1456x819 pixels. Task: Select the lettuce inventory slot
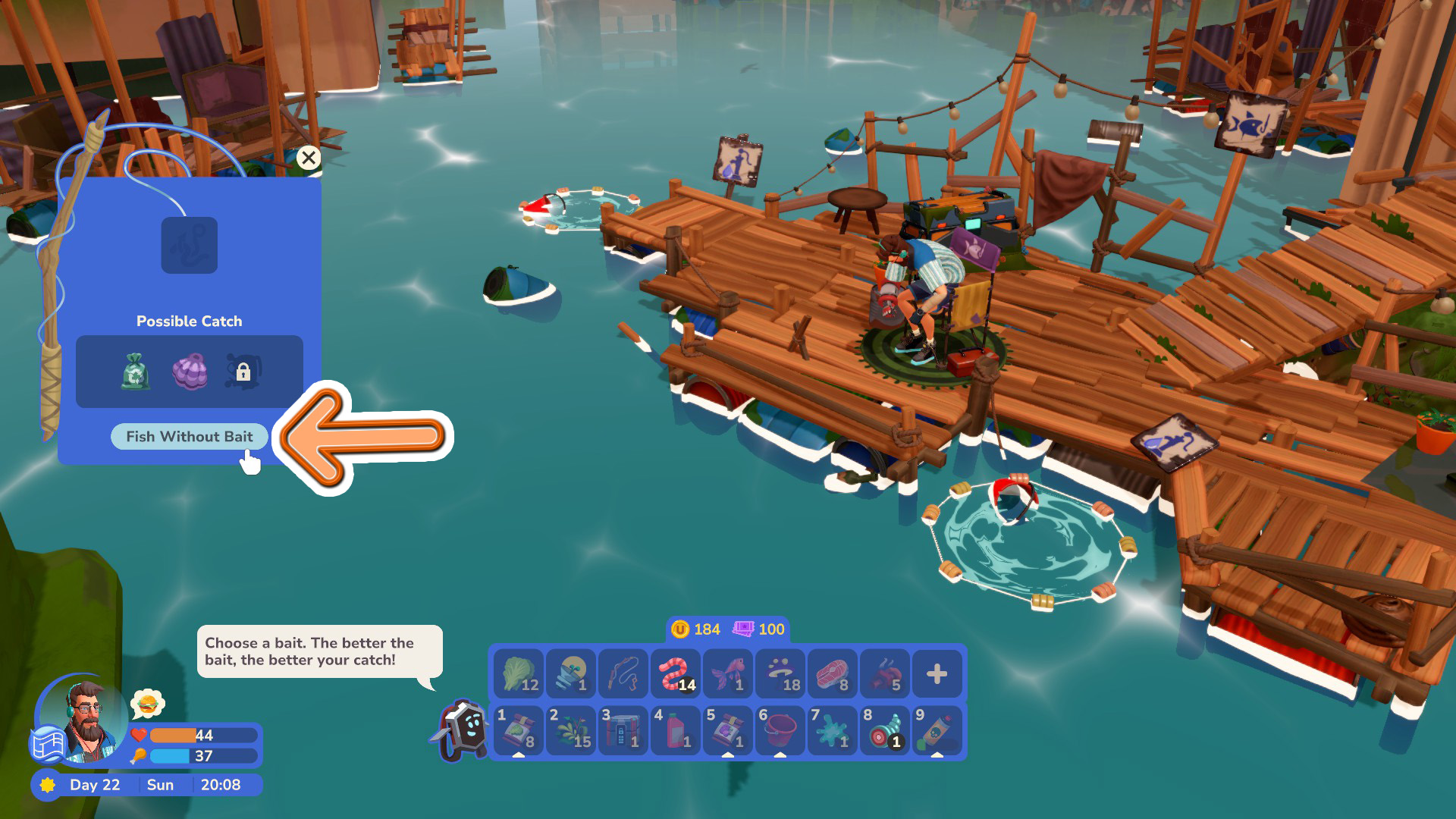(x=519, y=674)
